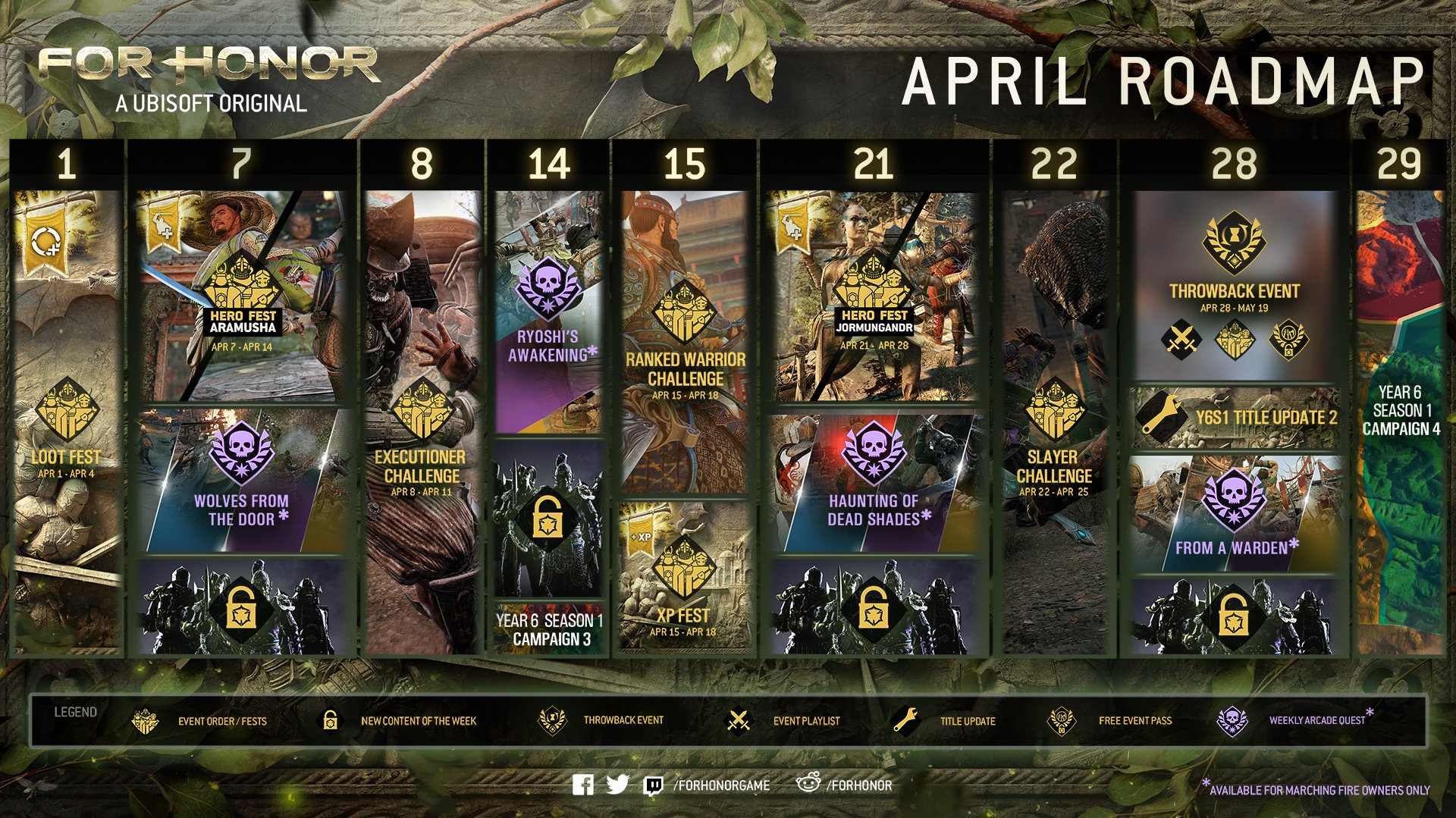
Task: Click the Free Event Pass legend entry
Action: (1111, 721)
